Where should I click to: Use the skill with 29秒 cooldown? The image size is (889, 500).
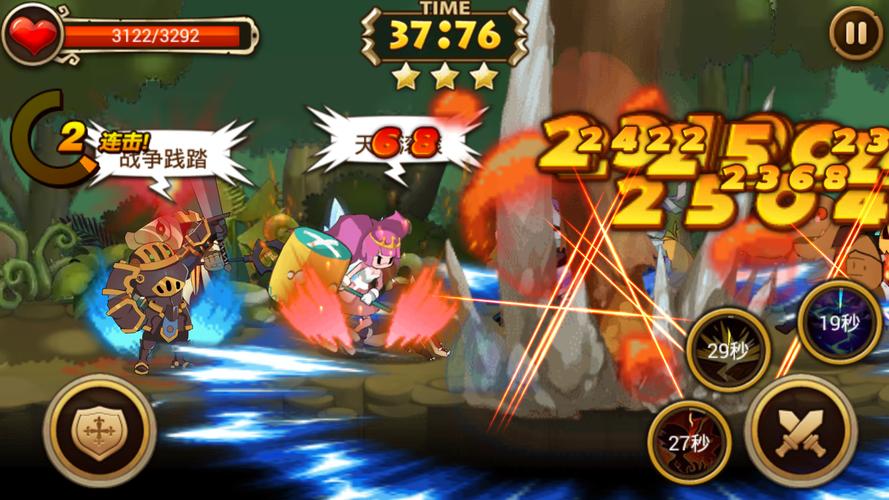[x=729, y=349]
